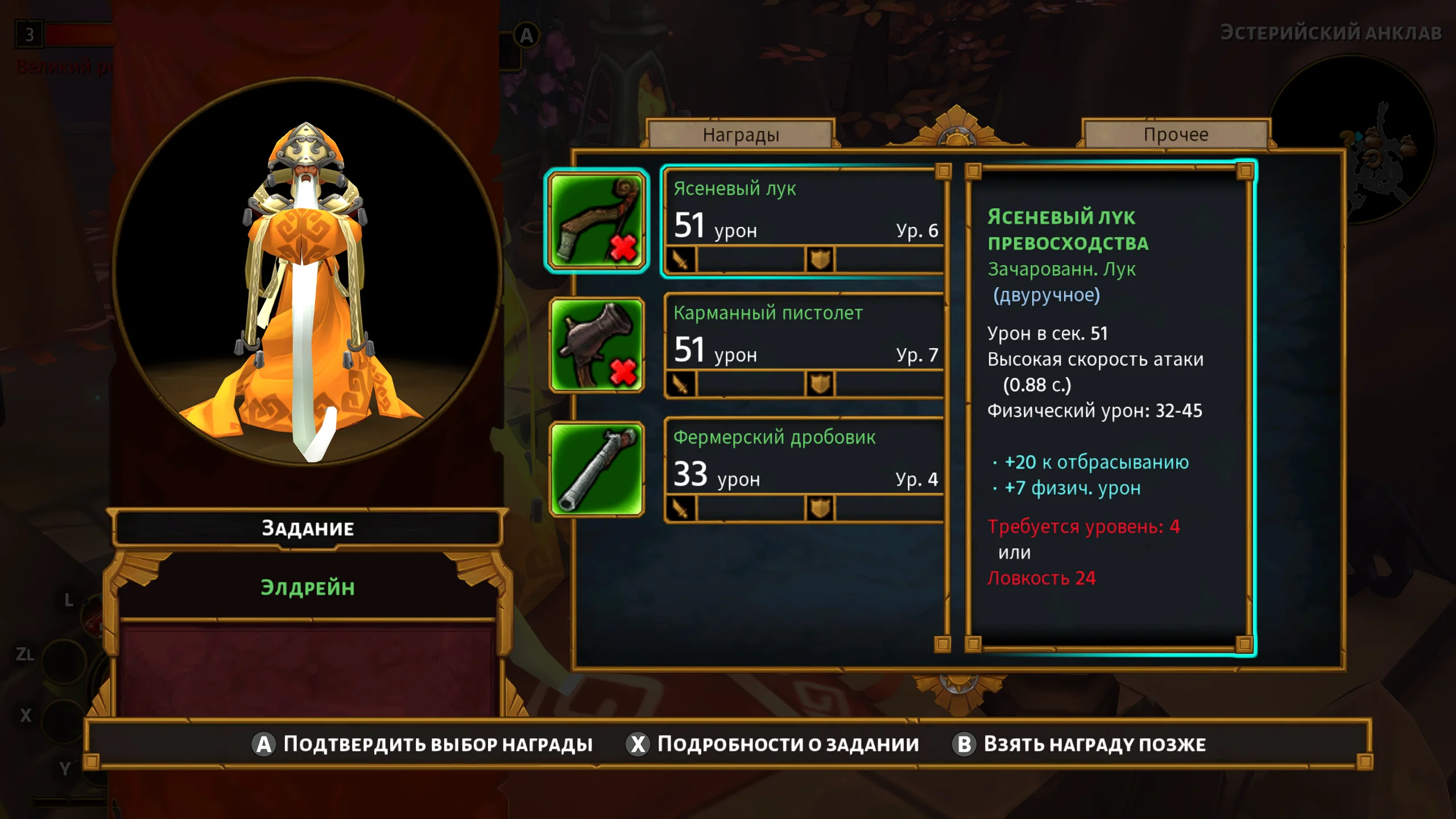Choose the Карманный пистолет icon
Screen dimensions: 1456x819
click(x=597, y=345)
